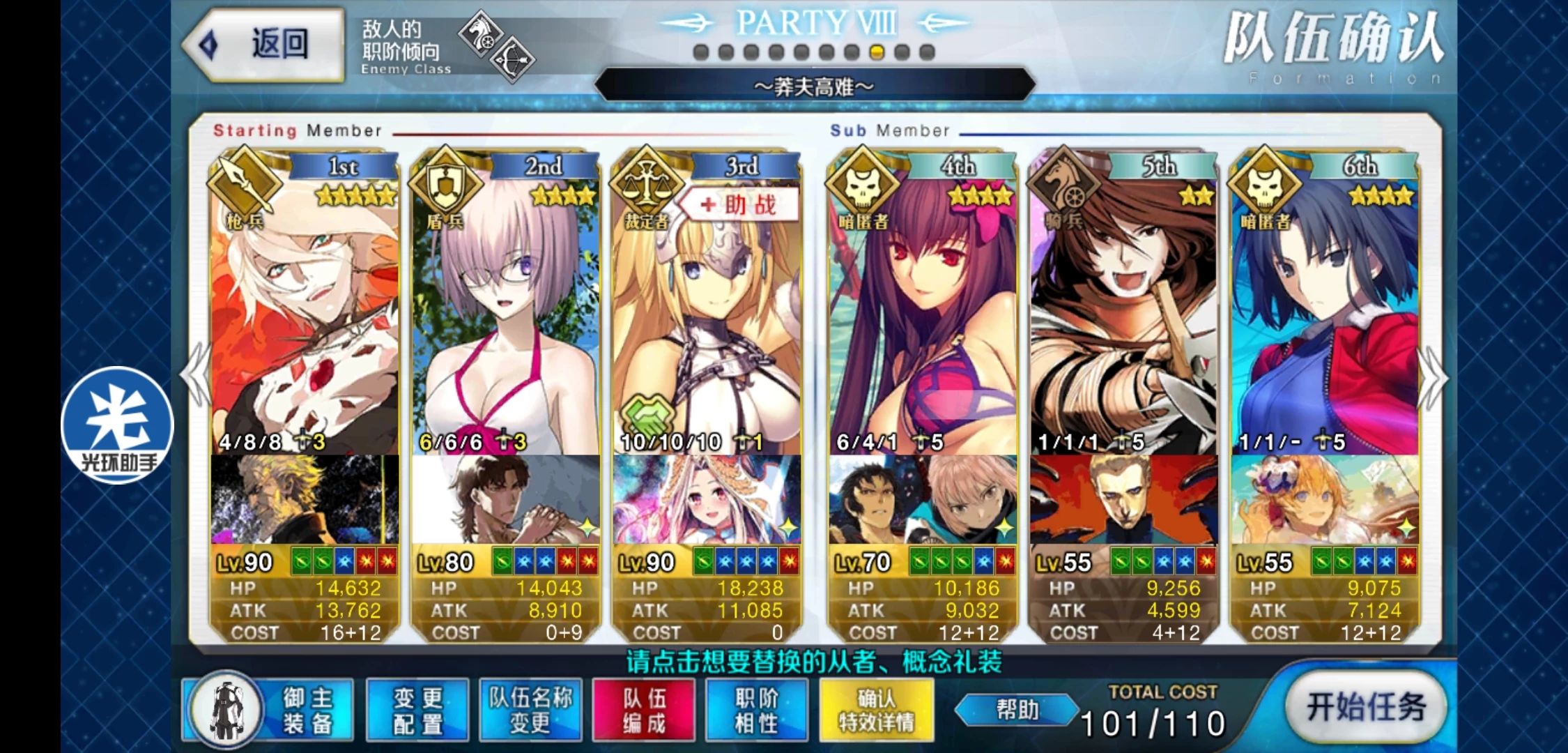Tap the 光环助手 floating overlay icon
The height and width of the screenshot is (753, 1568).
(117, 425)
